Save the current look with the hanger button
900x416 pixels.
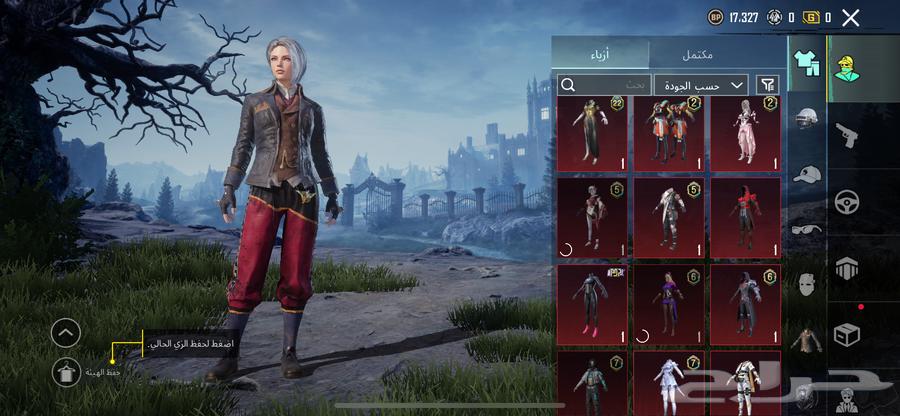[66, 372]
